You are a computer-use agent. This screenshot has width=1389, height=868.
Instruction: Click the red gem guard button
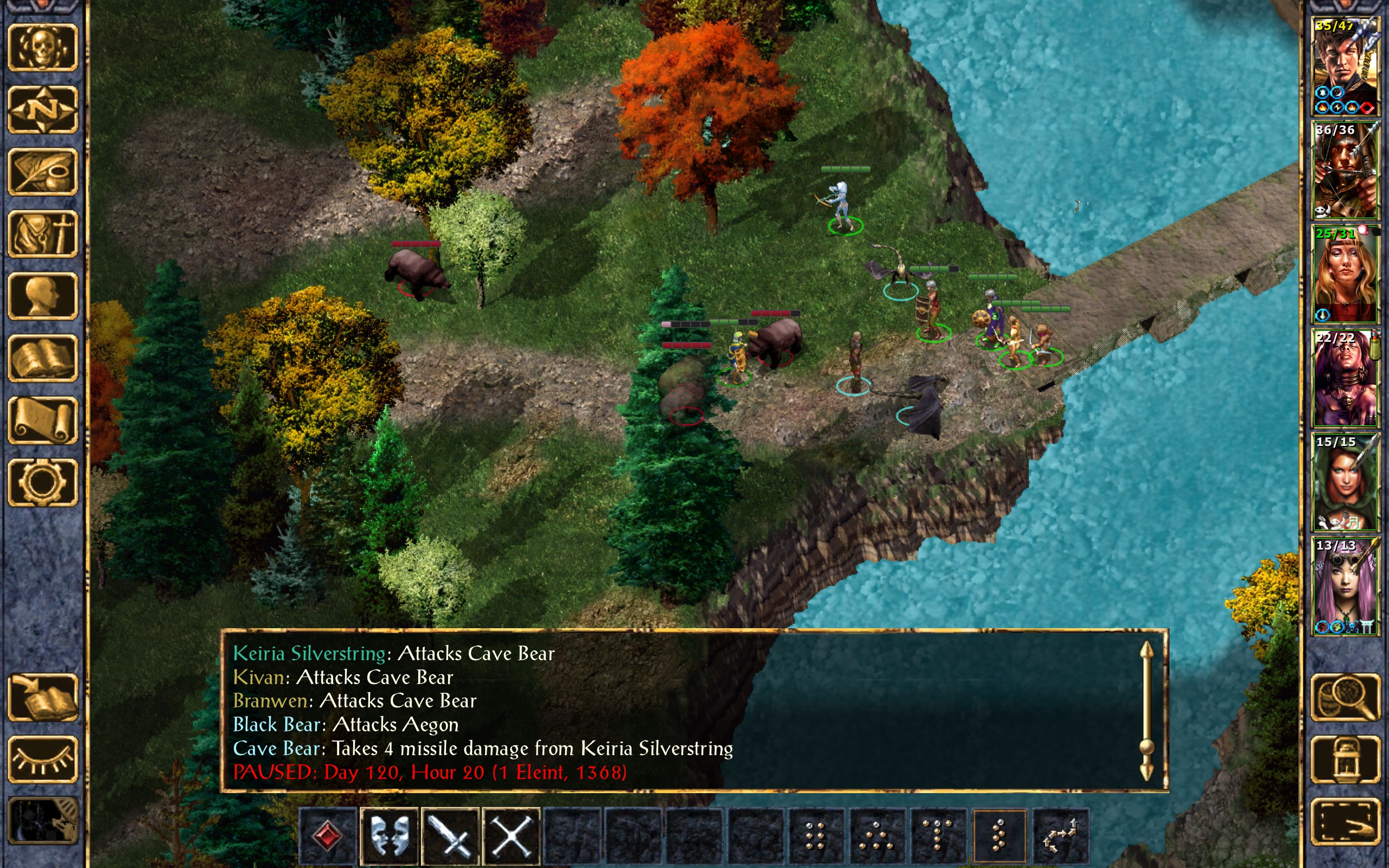[x=328, y=835]
